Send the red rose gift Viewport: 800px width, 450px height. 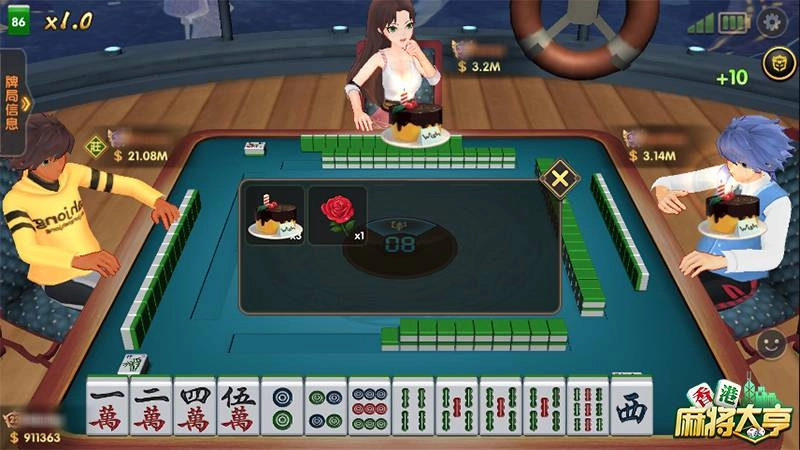(337, 214)
